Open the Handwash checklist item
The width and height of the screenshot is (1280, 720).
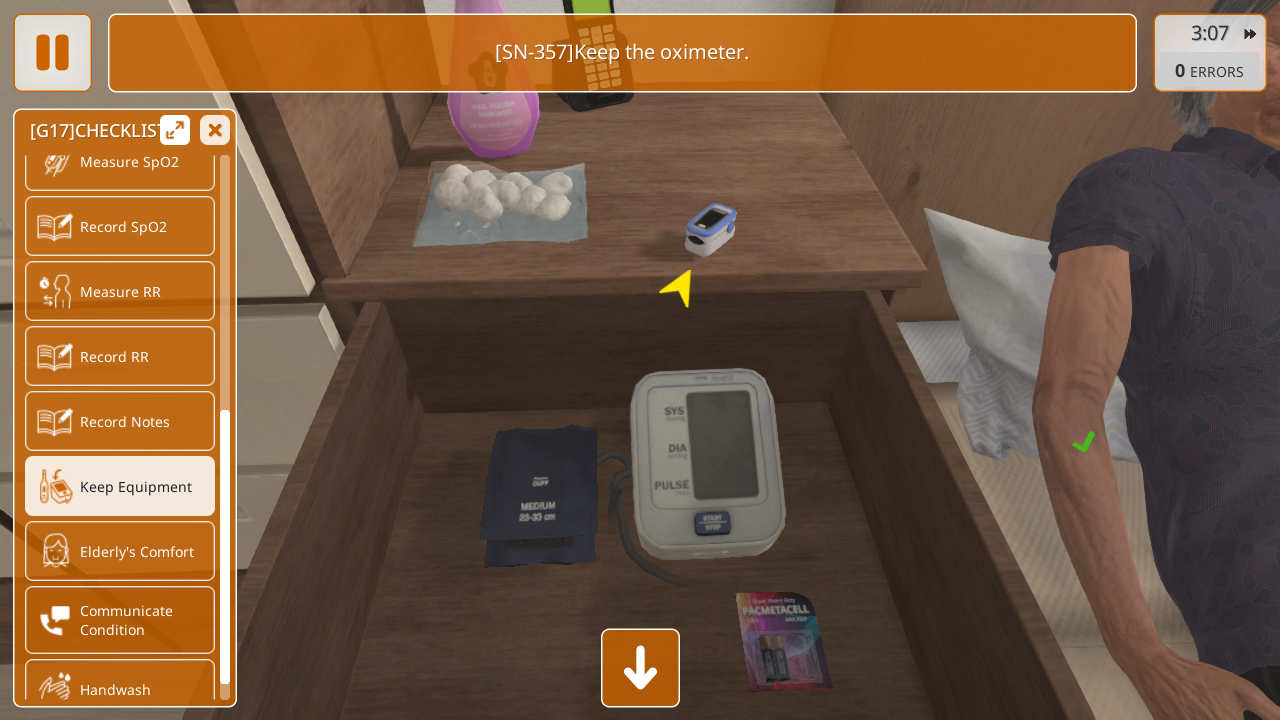point(120,685)
